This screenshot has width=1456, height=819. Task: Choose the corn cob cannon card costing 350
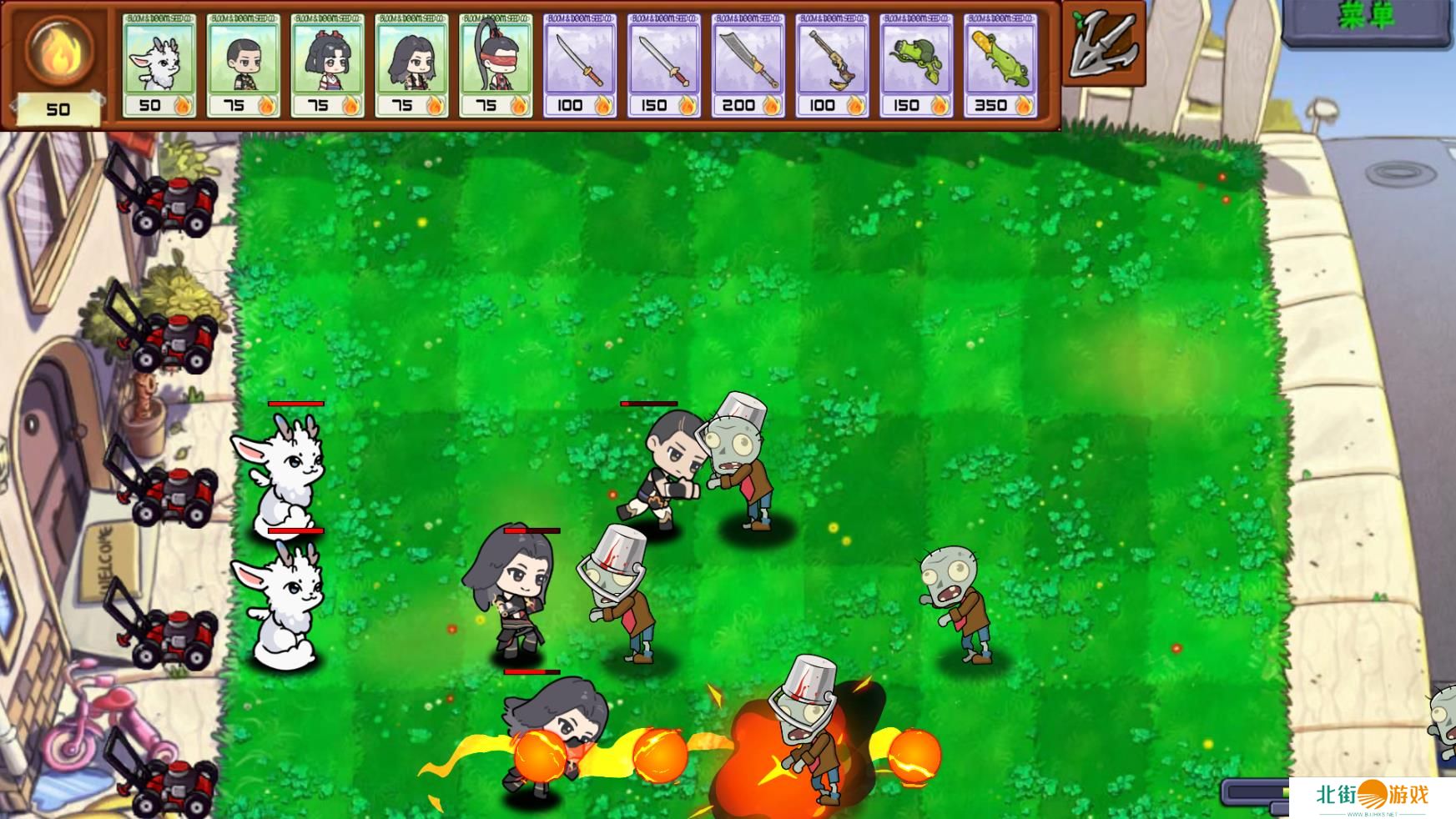coord(1000,65)
